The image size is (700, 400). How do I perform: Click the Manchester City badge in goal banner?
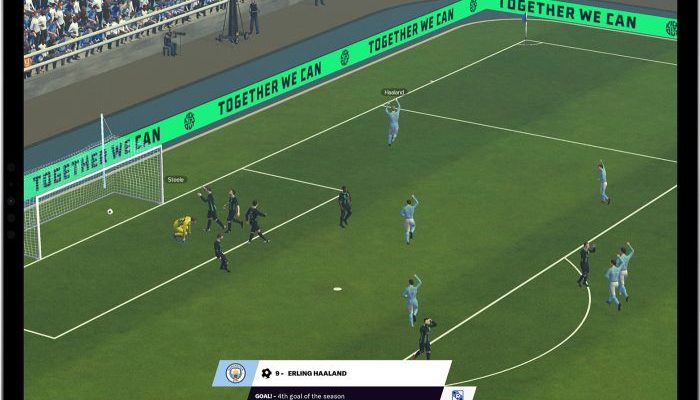(235, 373)
